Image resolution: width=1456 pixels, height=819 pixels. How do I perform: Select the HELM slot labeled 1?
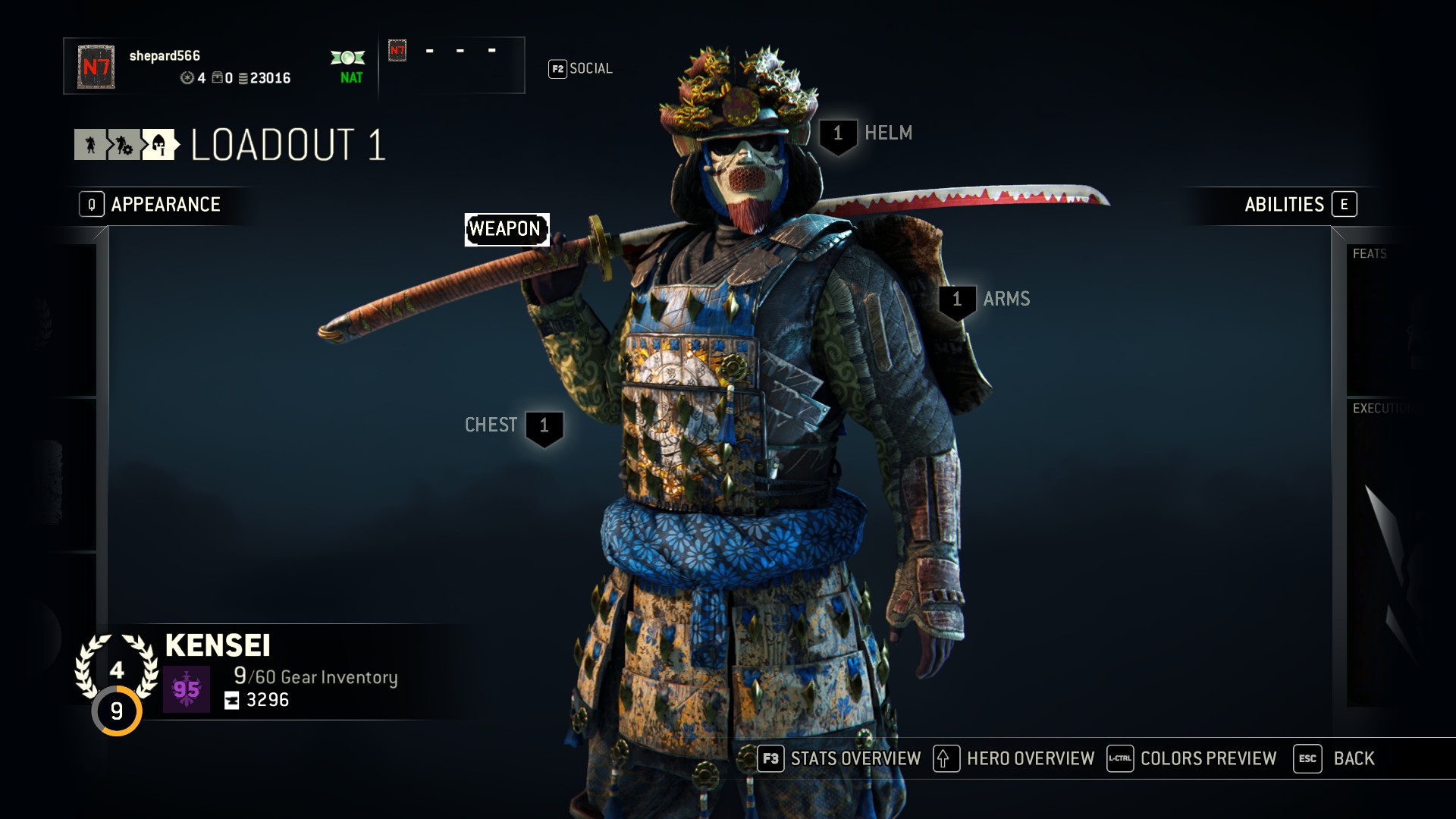(x=837, y=133)
